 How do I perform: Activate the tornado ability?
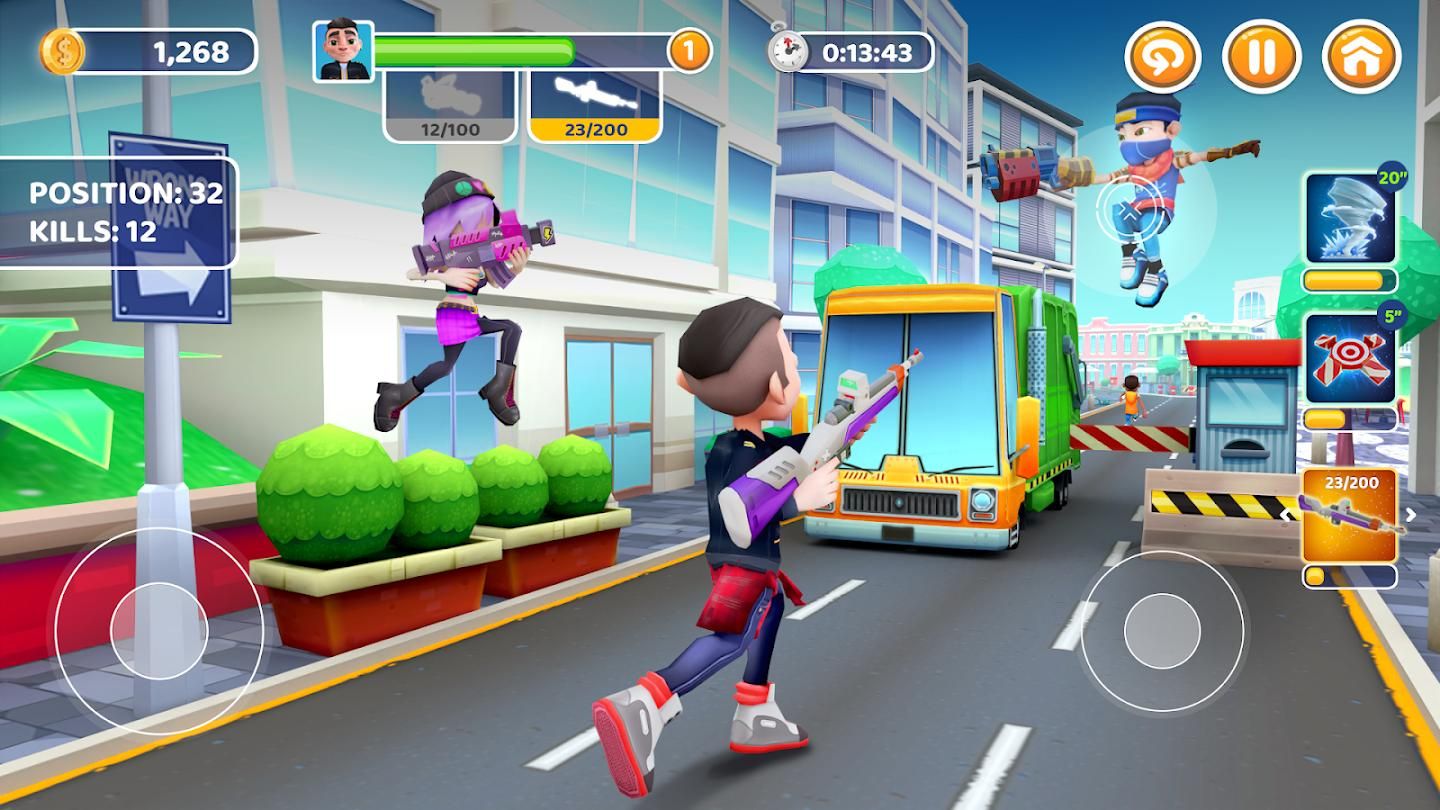click(x=1350, y=217)
